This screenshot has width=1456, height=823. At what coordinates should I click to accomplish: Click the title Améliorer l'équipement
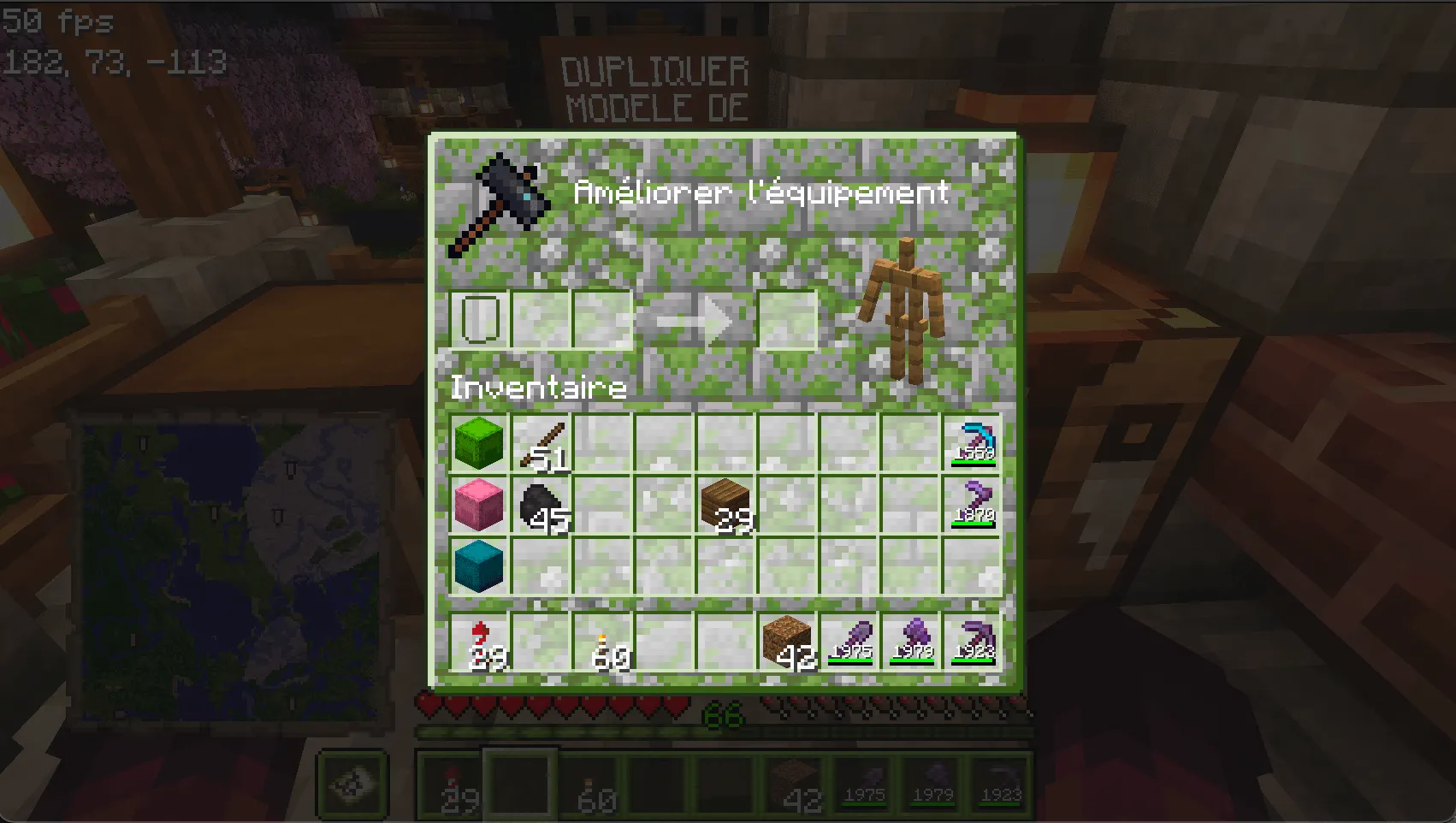click(x=761, y=192)
